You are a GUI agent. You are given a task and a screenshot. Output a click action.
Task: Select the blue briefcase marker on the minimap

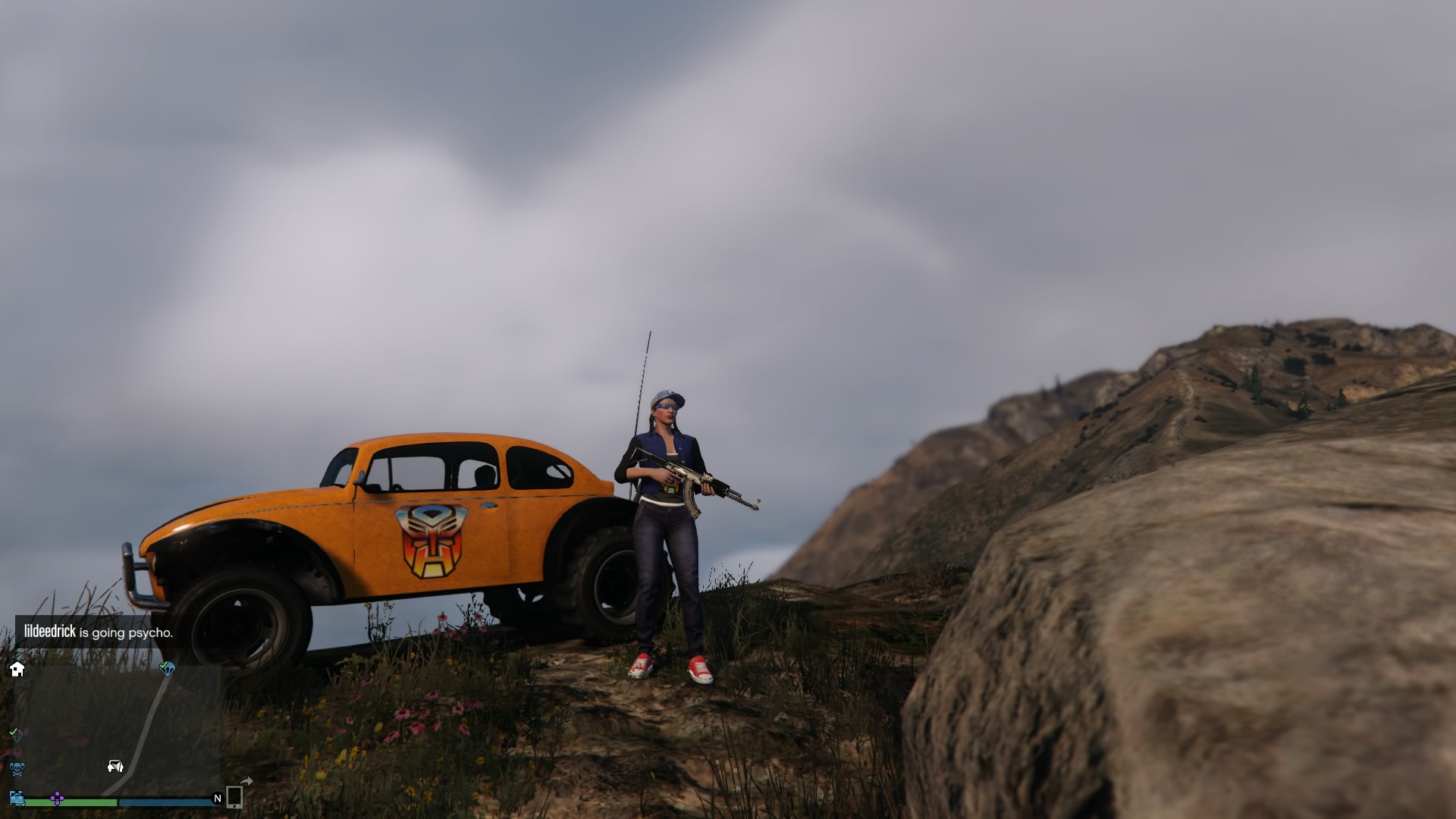[x=17, y=798]
